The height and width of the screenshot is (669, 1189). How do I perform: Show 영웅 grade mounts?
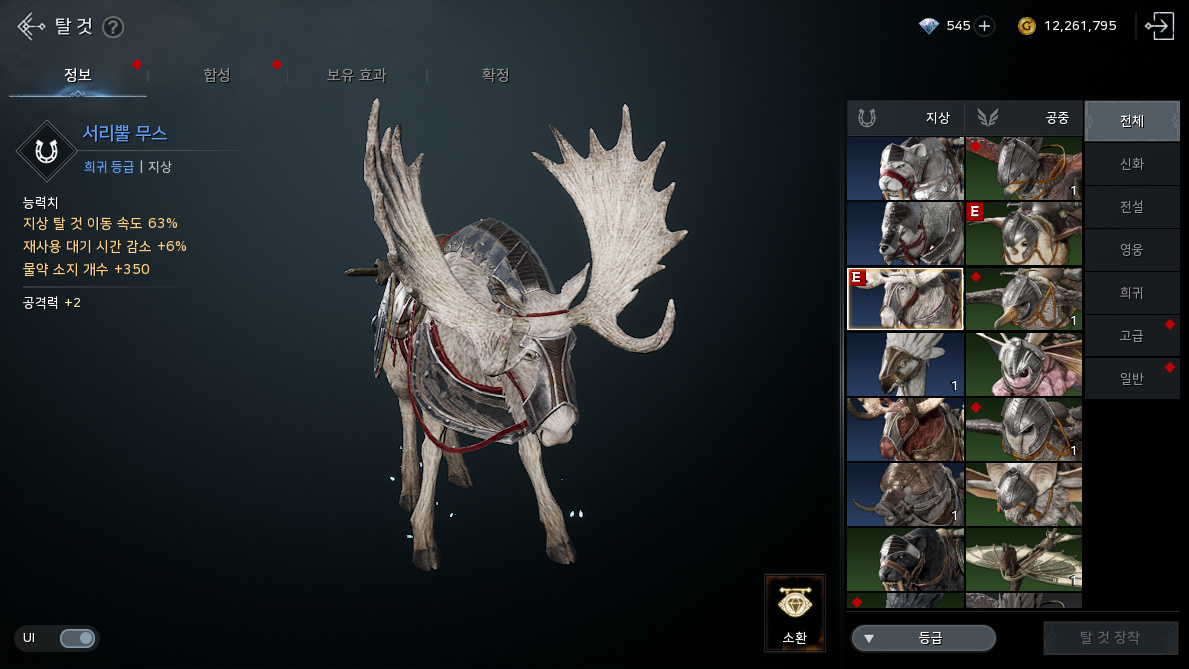click(1132, 250)
